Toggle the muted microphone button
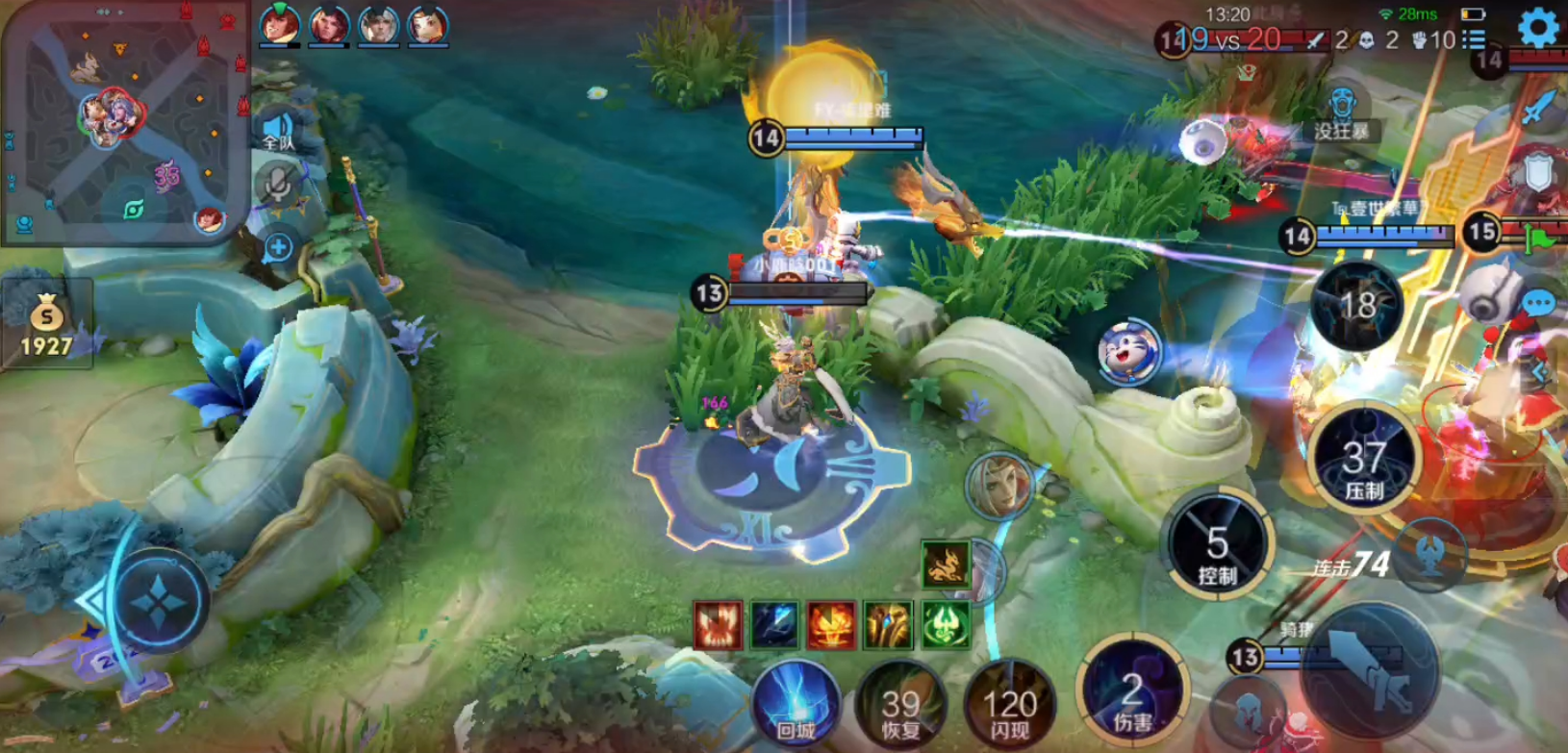 click(278, 185)
